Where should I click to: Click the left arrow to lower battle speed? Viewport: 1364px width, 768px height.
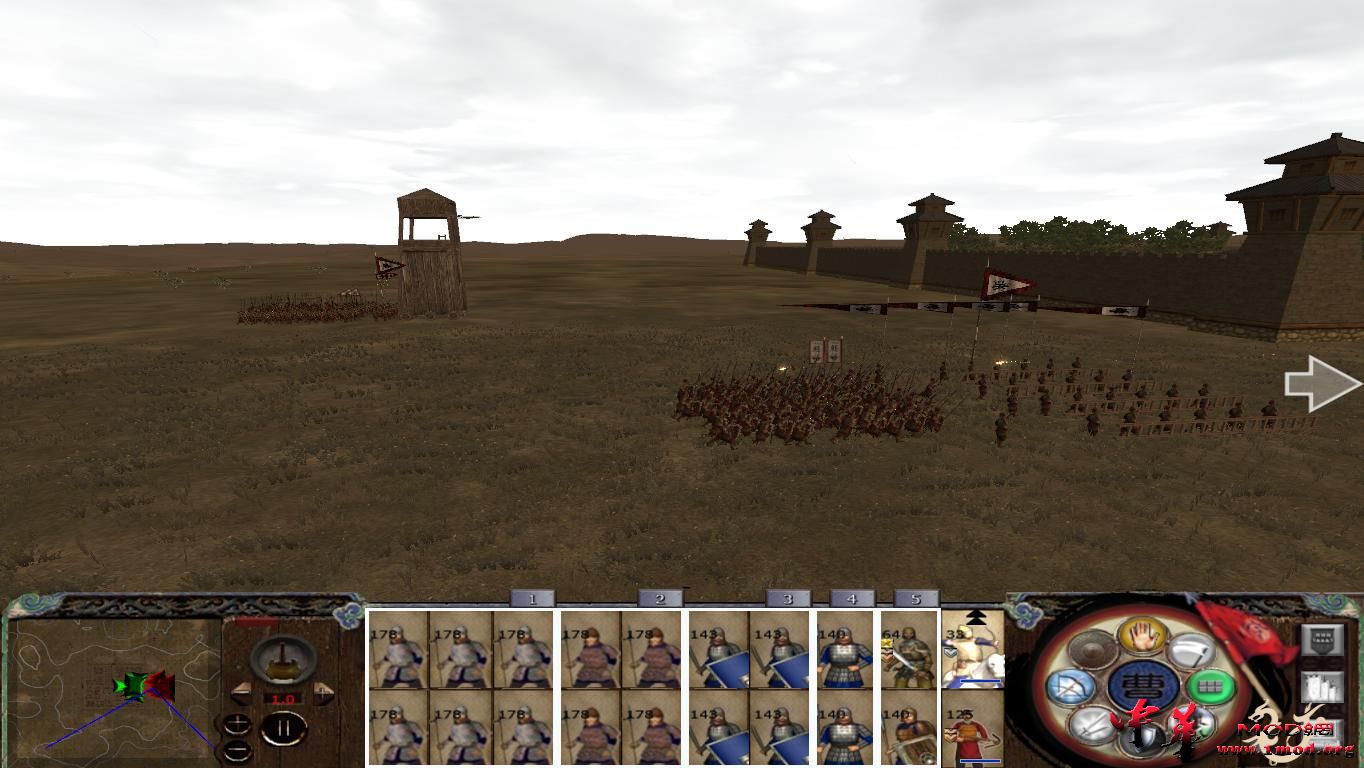[x=242, y=694]
